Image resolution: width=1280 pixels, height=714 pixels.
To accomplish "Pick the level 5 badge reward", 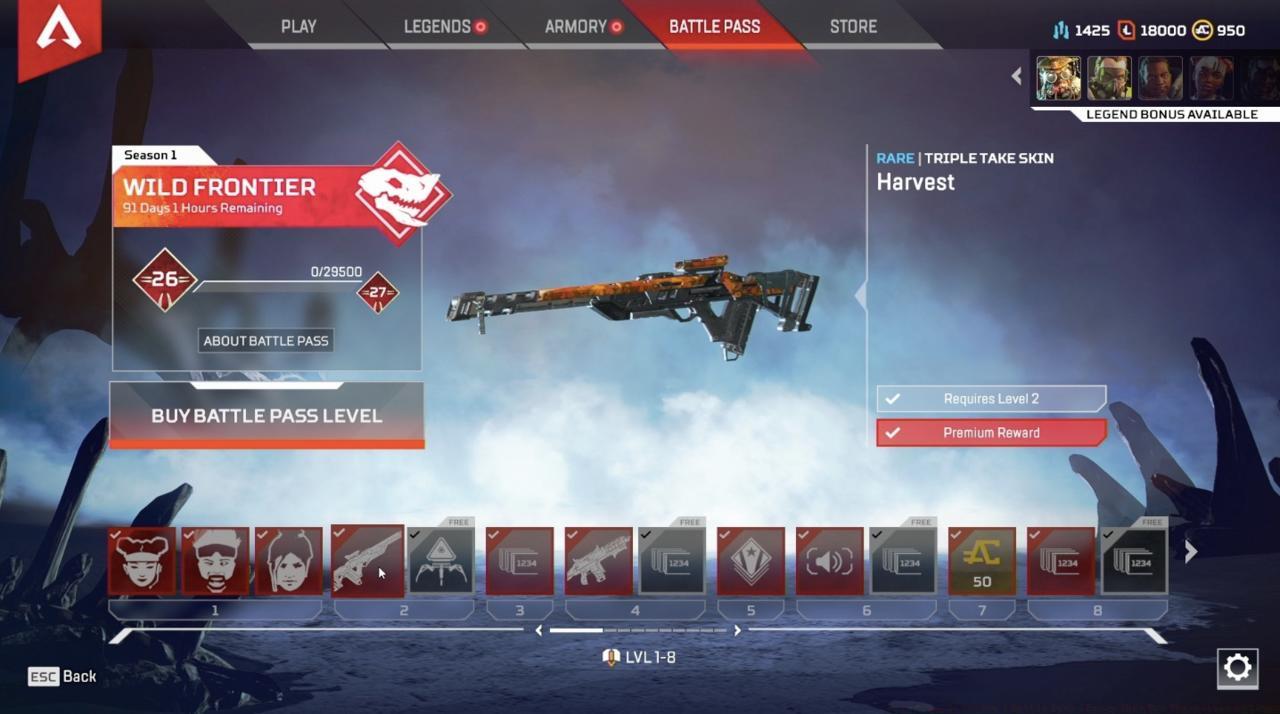I will (750, 561).
